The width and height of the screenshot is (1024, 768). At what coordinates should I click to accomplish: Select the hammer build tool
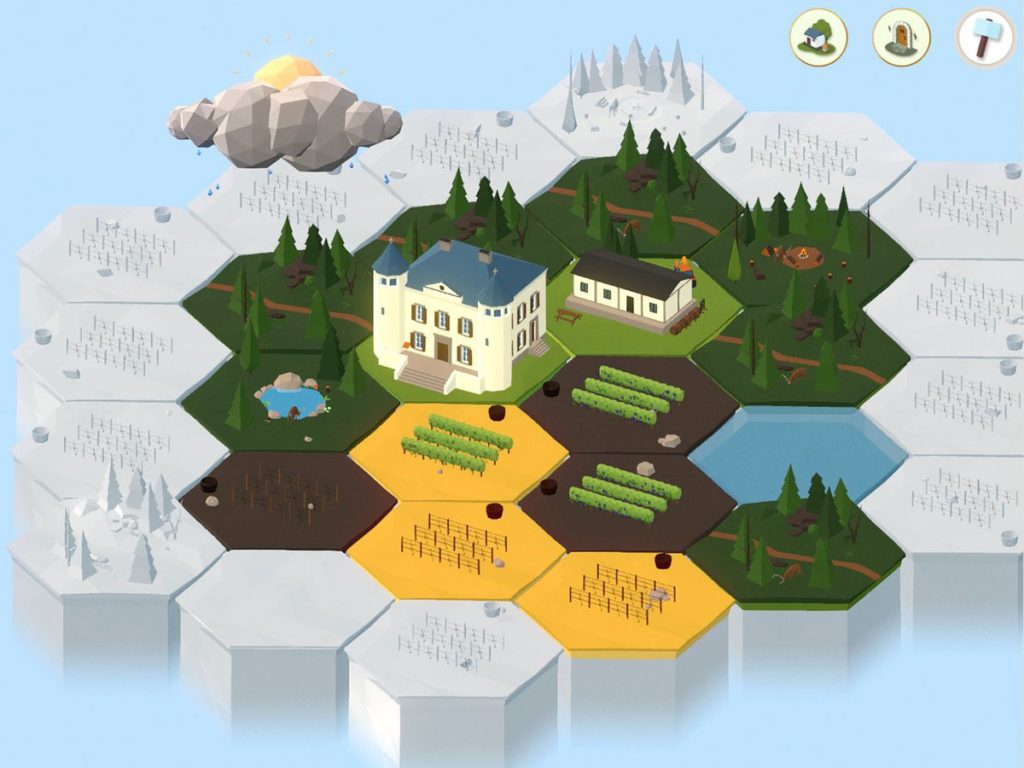(x=985, y=38)
